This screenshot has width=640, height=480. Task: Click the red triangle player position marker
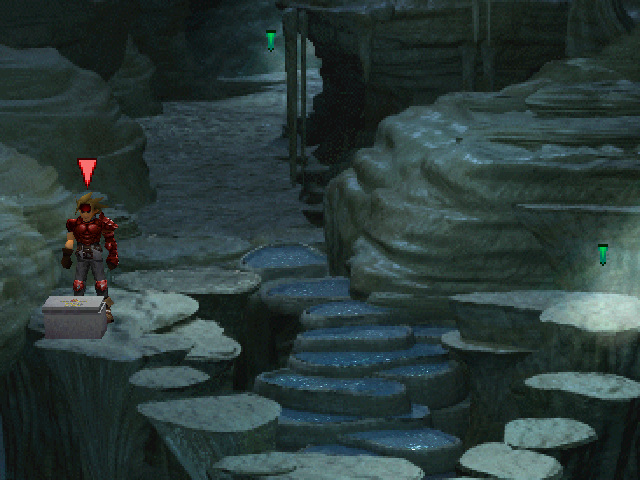pos(88,171)
